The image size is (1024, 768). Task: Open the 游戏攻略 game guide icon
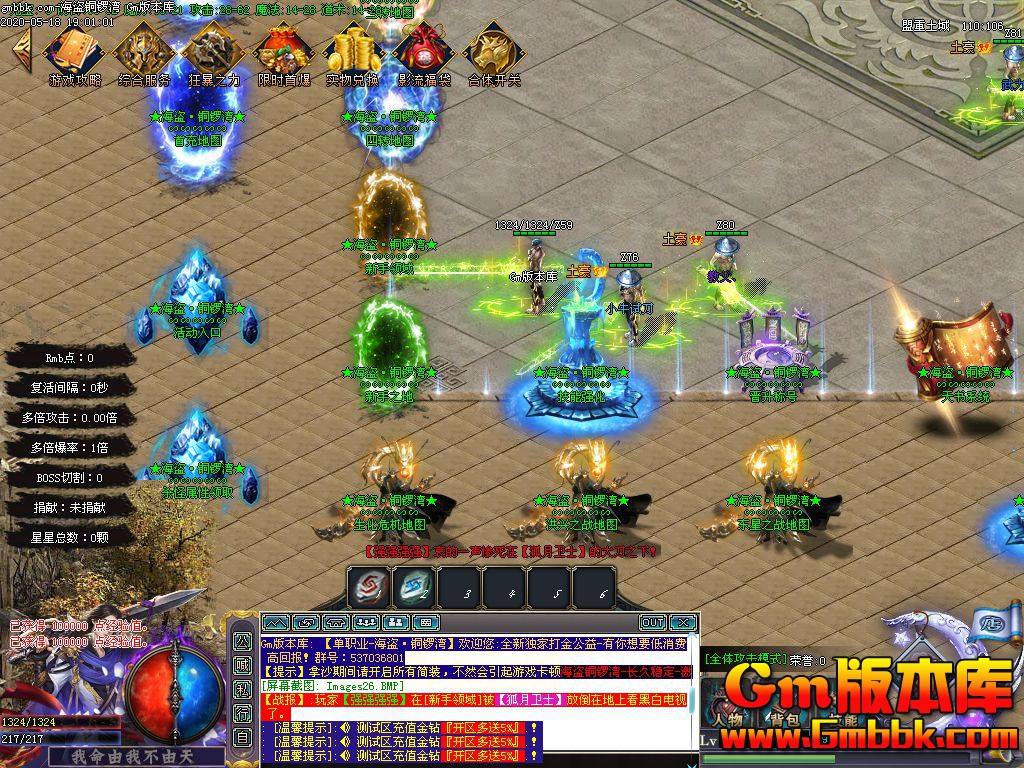[74, 50]
